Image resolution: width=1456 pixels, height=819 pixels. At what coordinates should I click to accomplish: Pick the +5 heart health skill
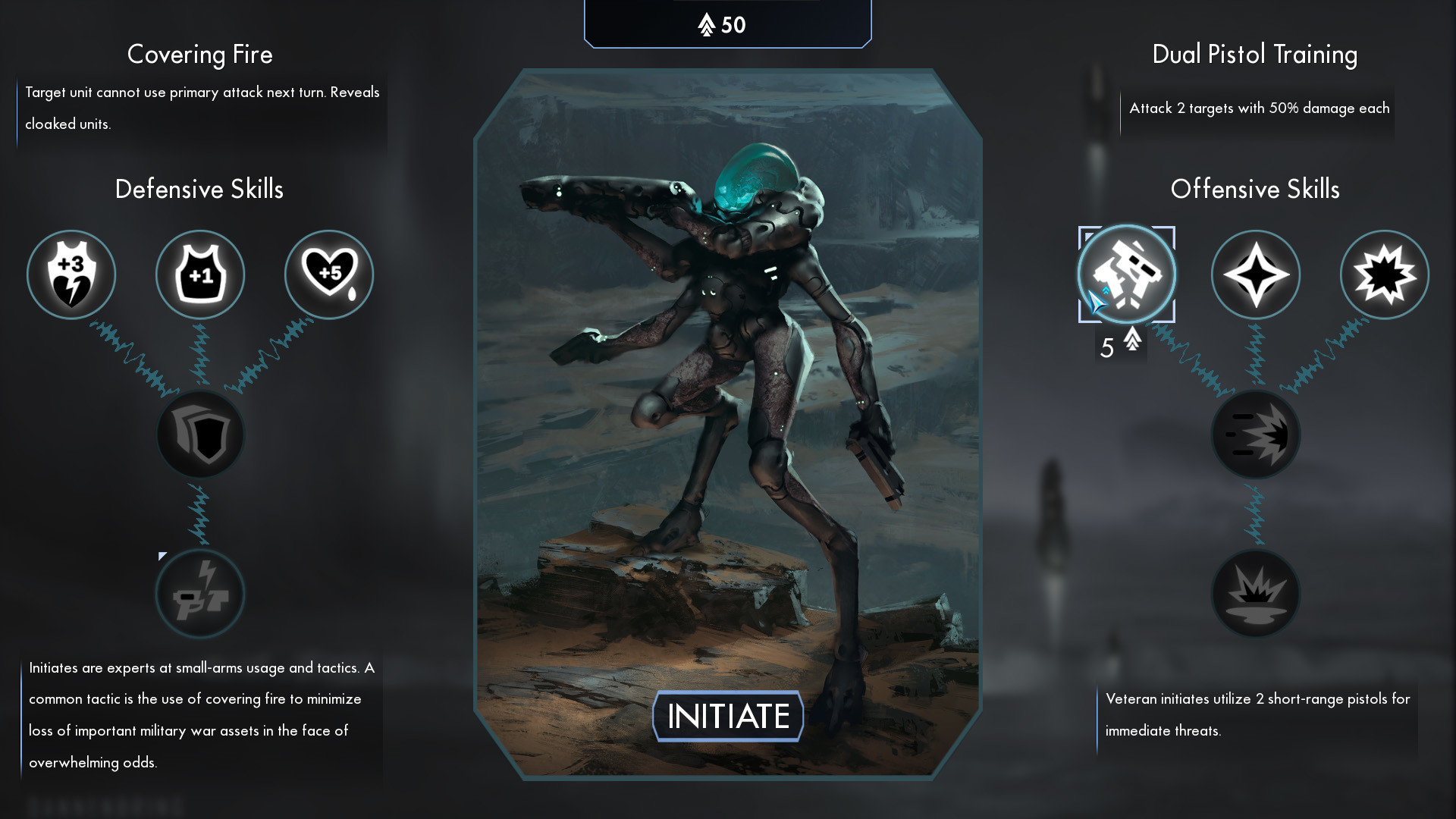[x=329, y=275]
